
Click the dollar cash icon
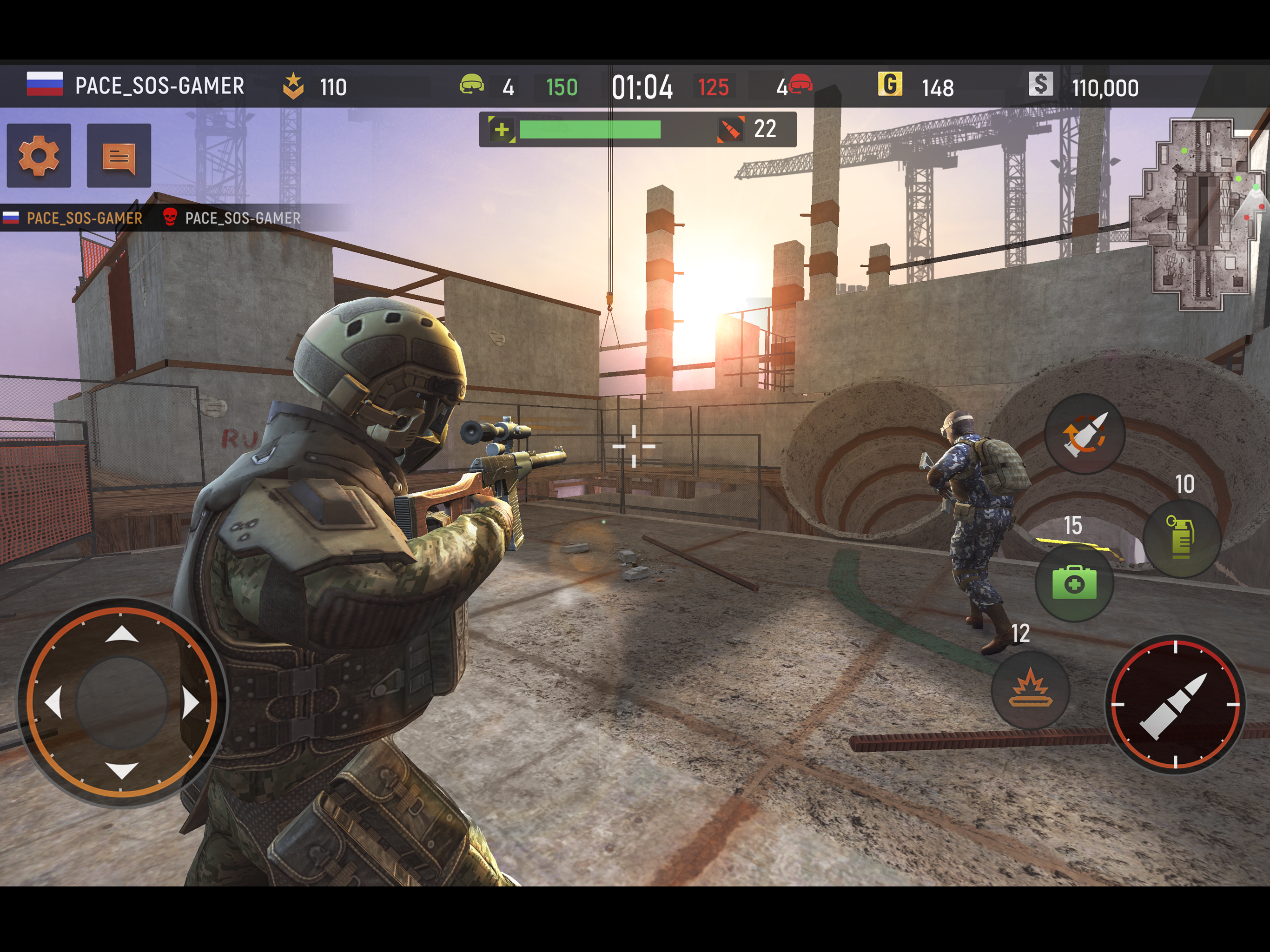pyautogui.click(x=1040, y=85)
